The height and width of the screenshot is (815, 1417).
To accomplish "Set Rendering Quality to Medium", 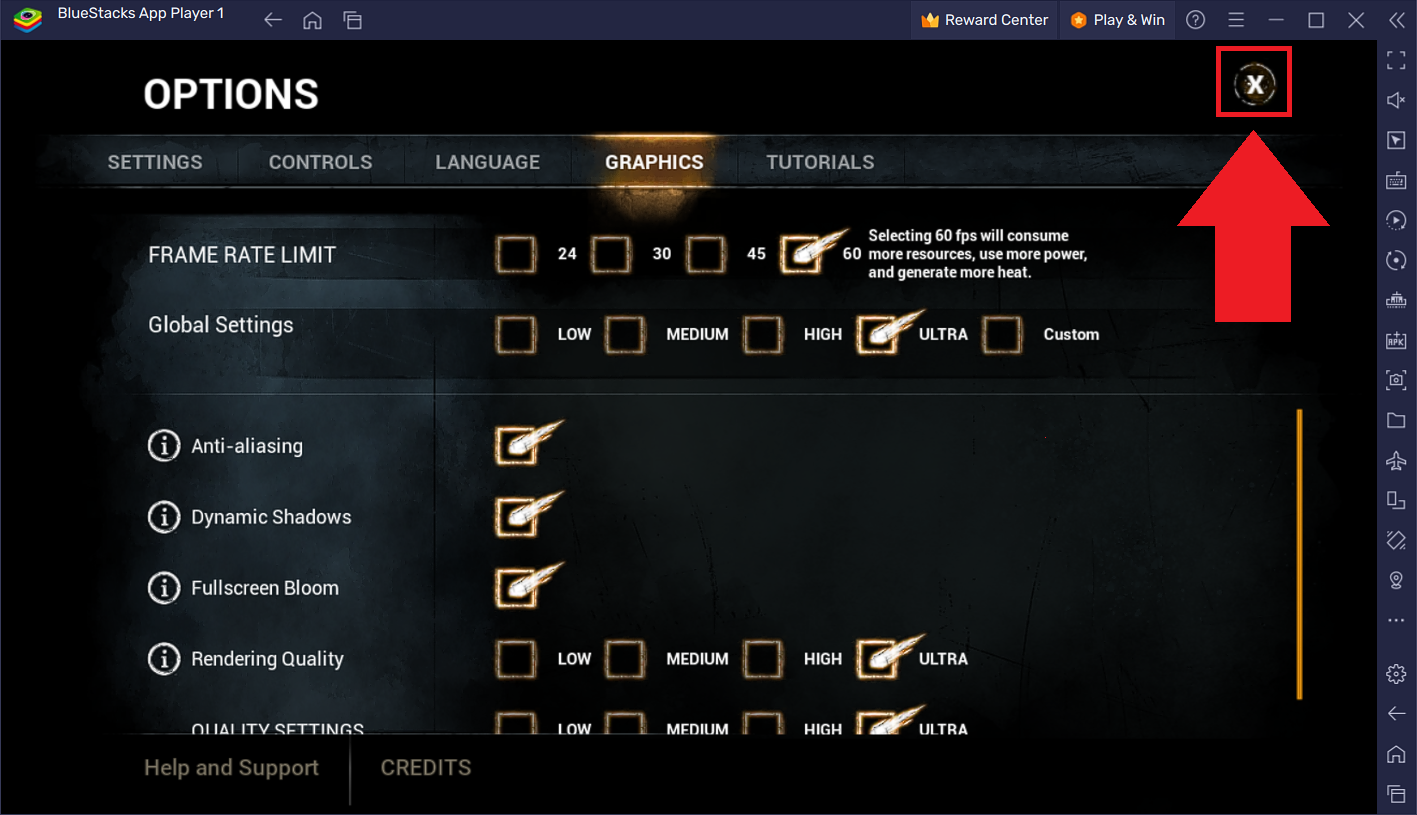I will tap(625, 659).
